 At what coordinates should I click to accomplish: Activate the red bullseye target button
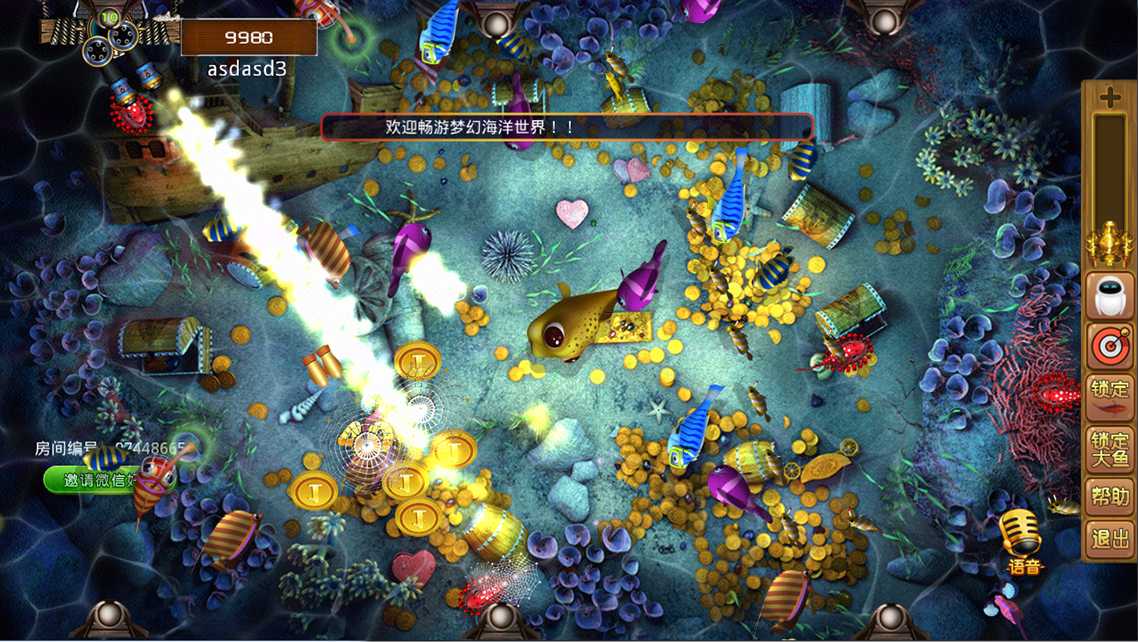pyautogui.click(x=1109, y=346)
